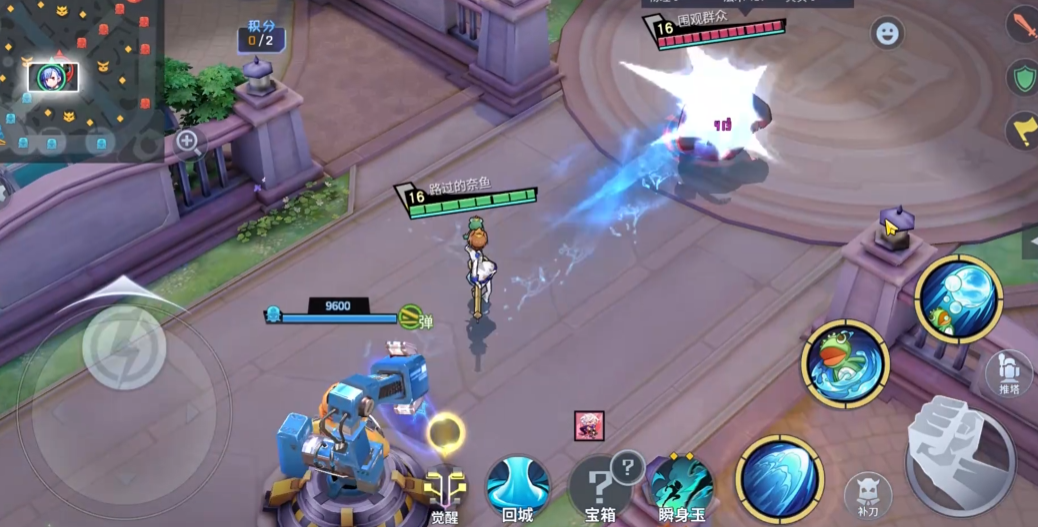Send the green shield defend signal

tap(1024, 78)
